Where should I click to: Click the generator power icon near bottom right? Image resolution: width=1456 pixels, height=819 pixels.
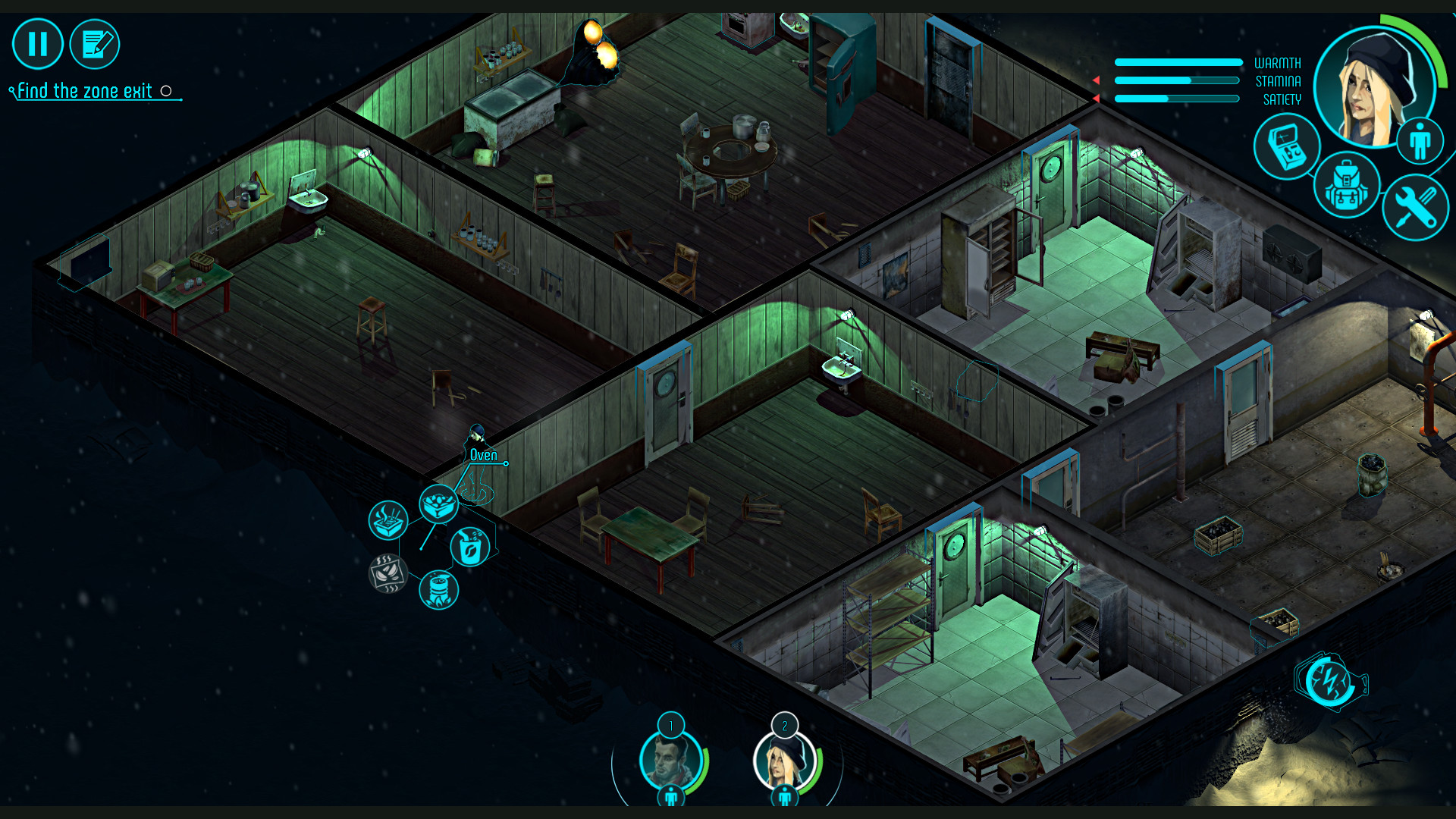click(1329, 681)
